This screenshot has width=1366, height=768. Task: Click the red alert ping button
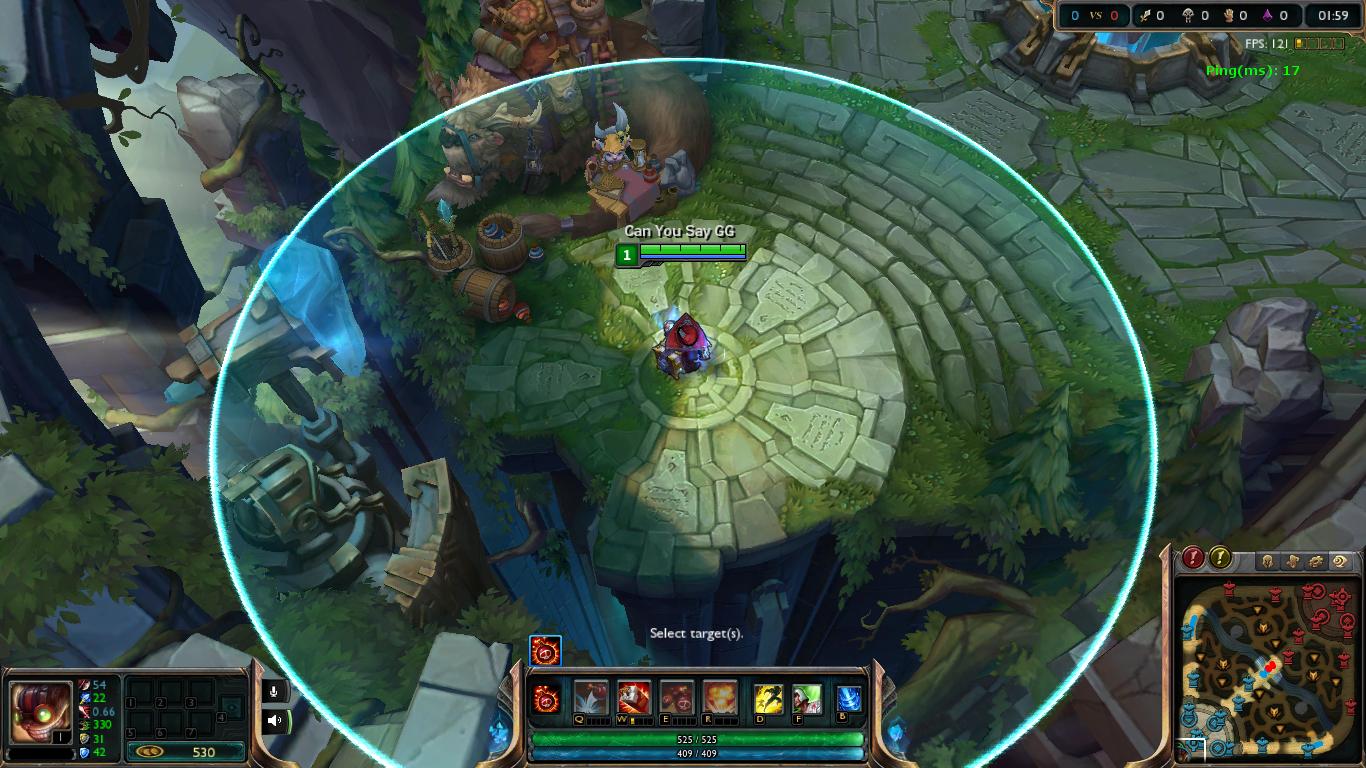coord(1193,558)
